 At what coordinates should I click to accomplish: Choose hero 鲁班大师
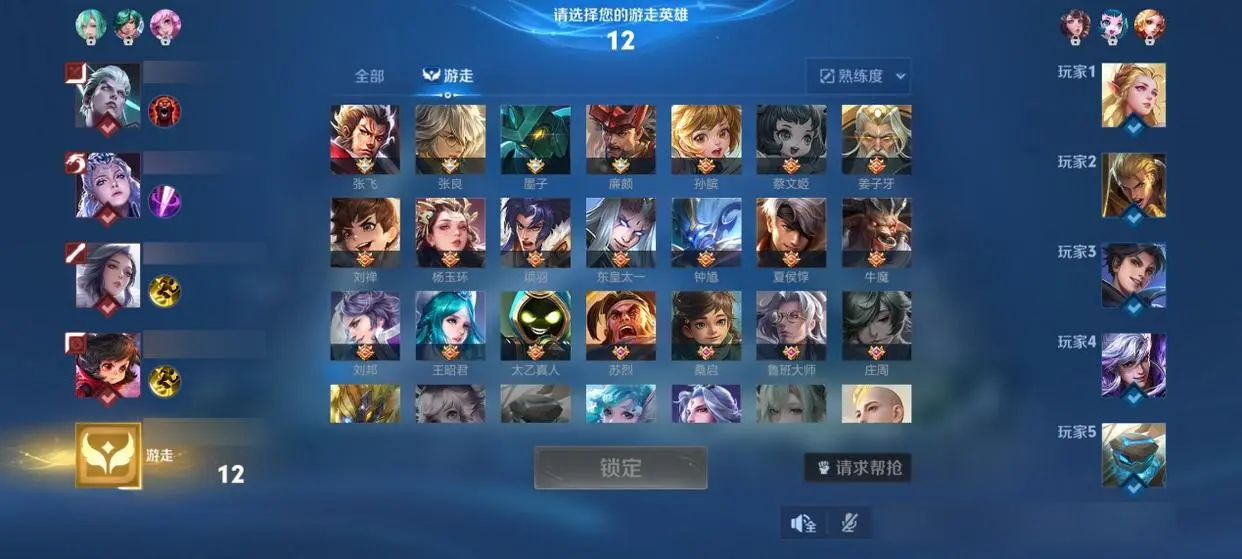[791, 325]
